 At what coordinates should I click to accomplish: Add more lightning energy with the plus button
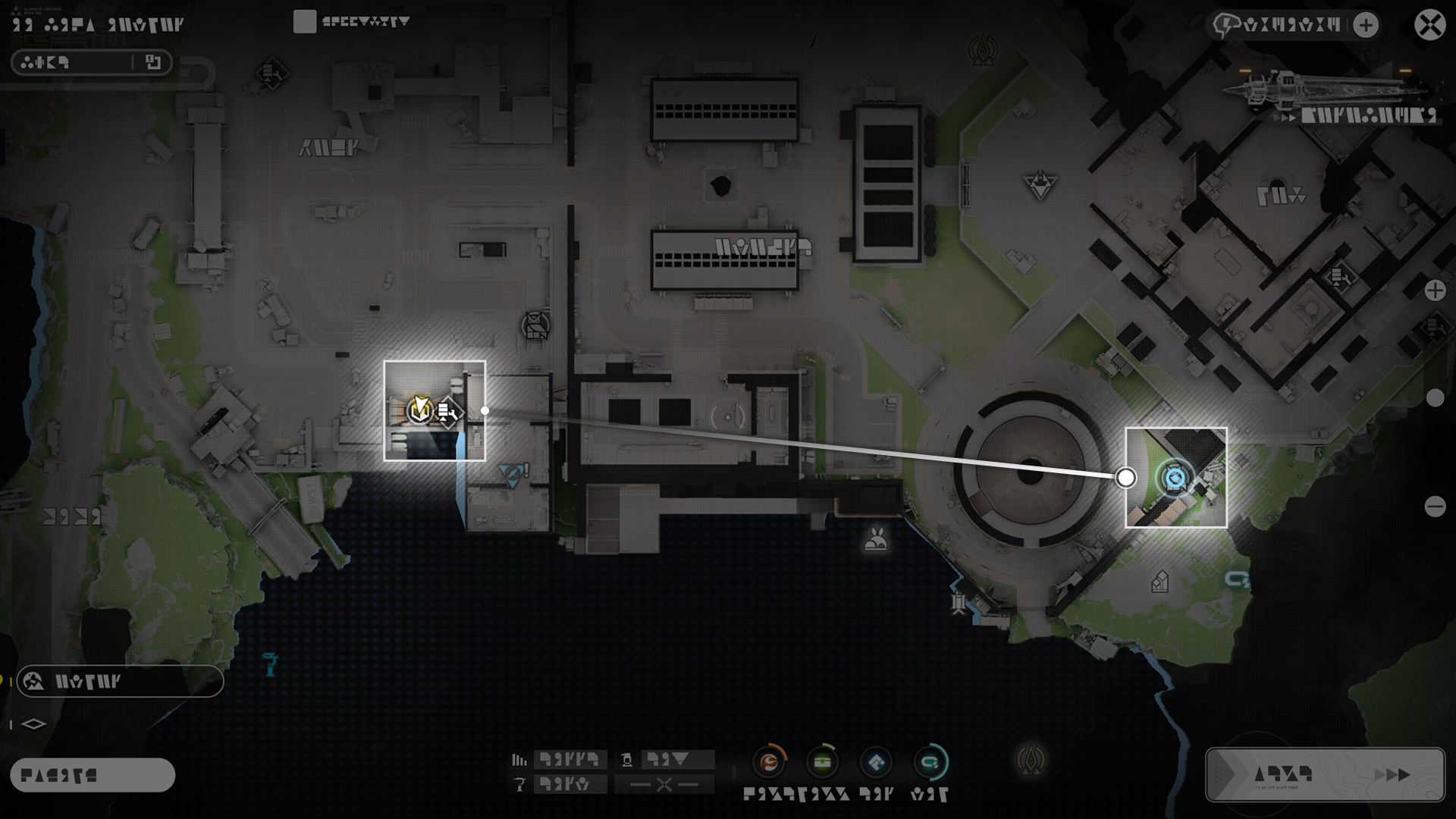(x=1366, y=25)
